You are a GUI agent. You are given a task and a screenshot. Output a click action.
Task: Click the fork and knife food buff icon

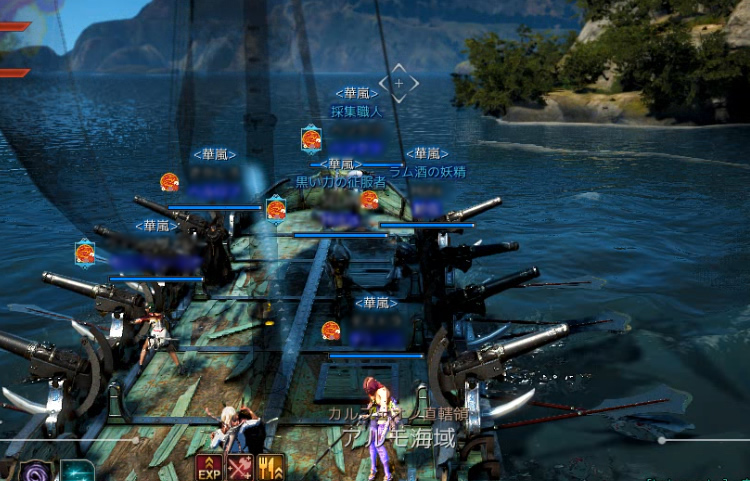click(271, 468)
